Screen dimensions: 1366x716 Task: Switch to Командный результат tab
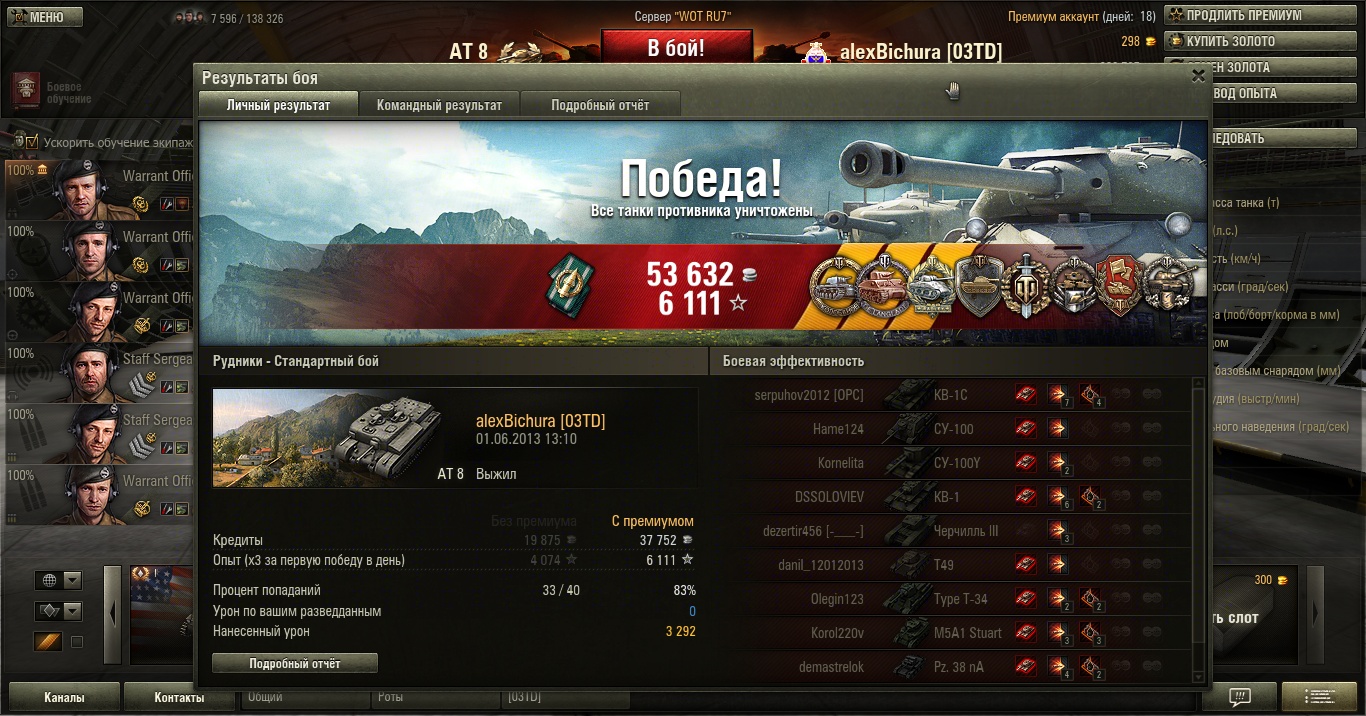pyautogui.click(x=439, y=105)
